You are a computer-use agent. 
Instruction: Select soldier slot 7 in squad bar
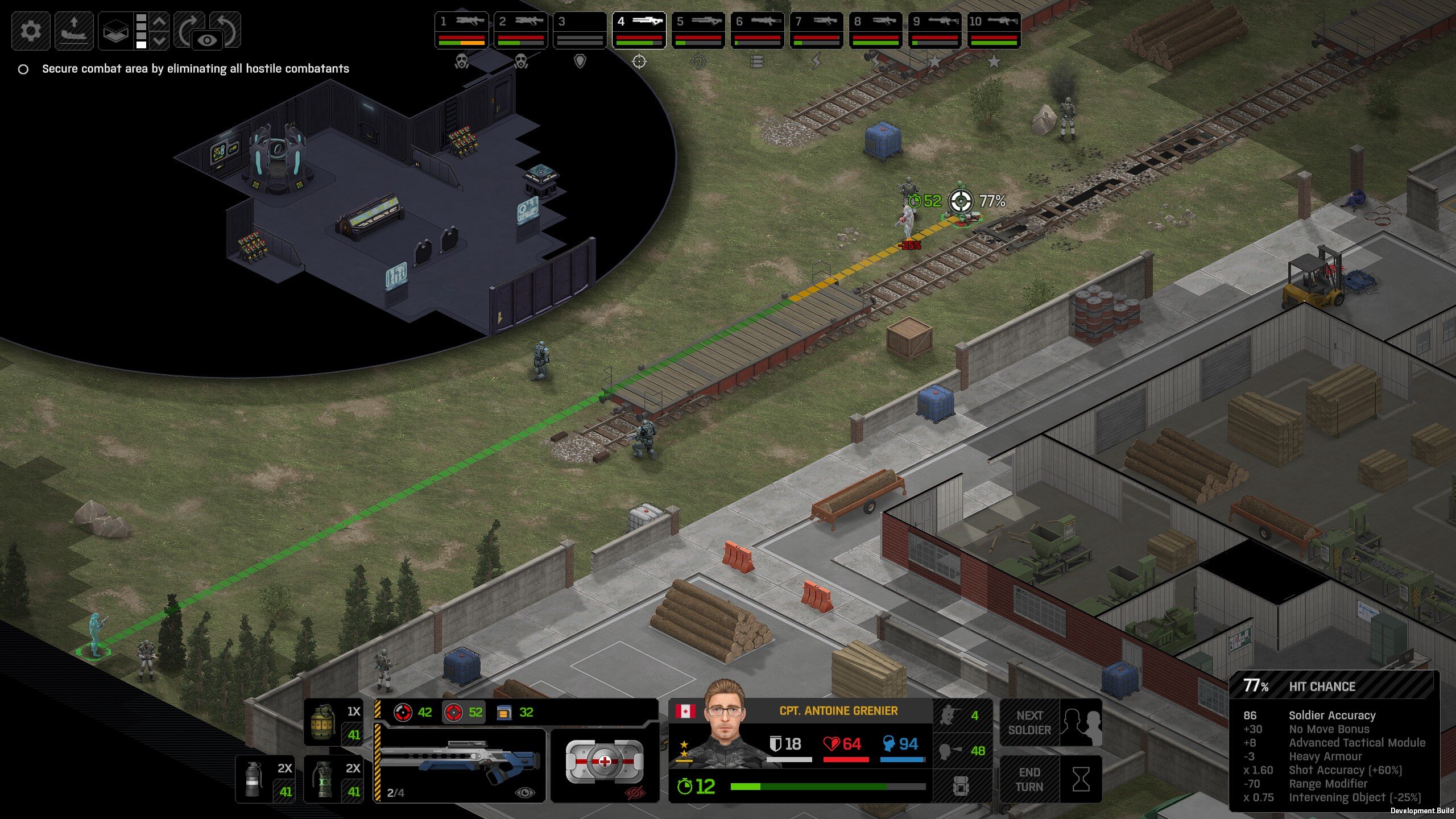pyautogui.click(x=817, y=30)
